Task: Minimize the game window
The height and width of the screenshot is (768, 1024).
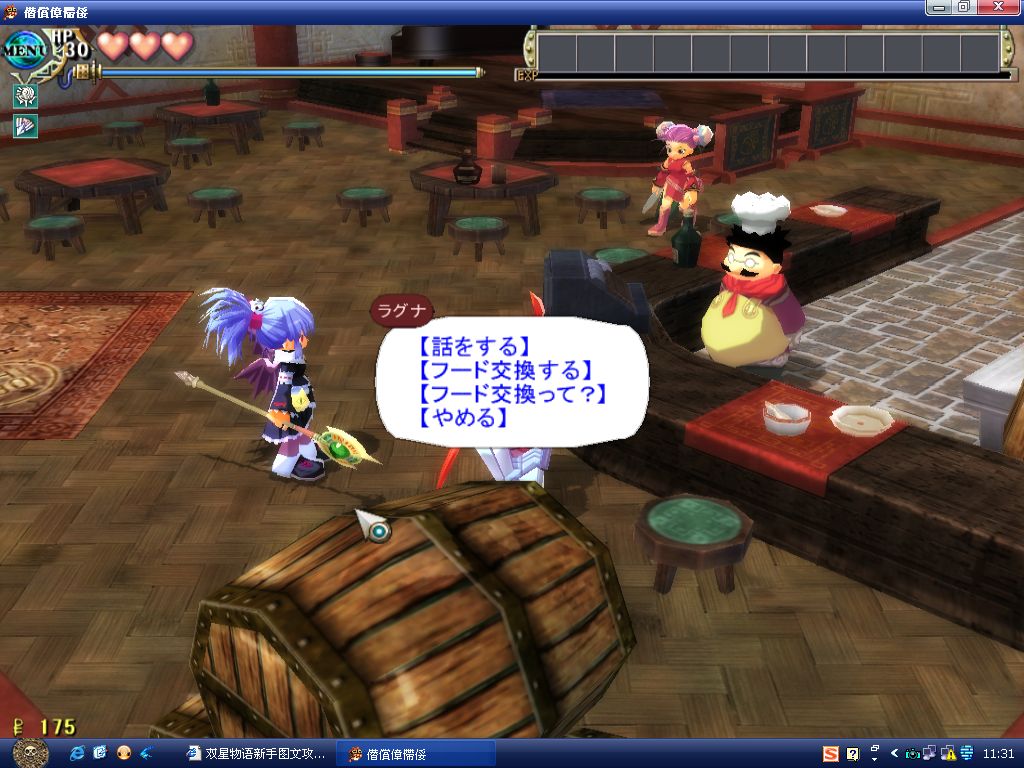Action: pyautogui.click(x=938, y=7)
